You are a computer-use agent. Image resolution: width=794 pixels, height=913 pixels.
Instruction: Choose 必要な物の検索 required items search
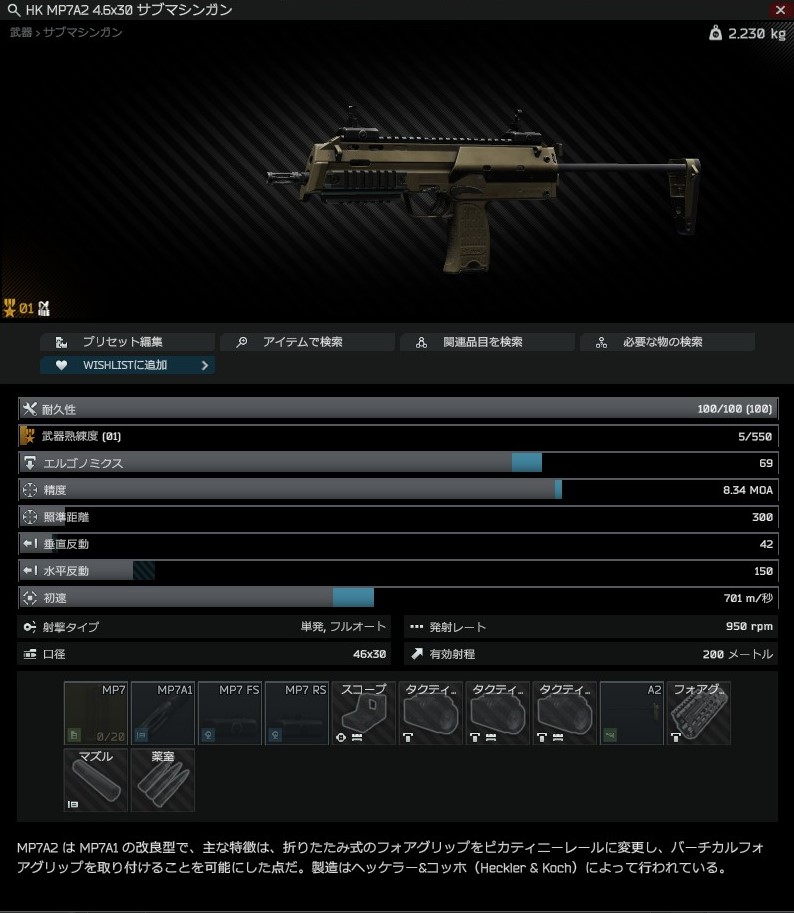(x=667, y=342)
